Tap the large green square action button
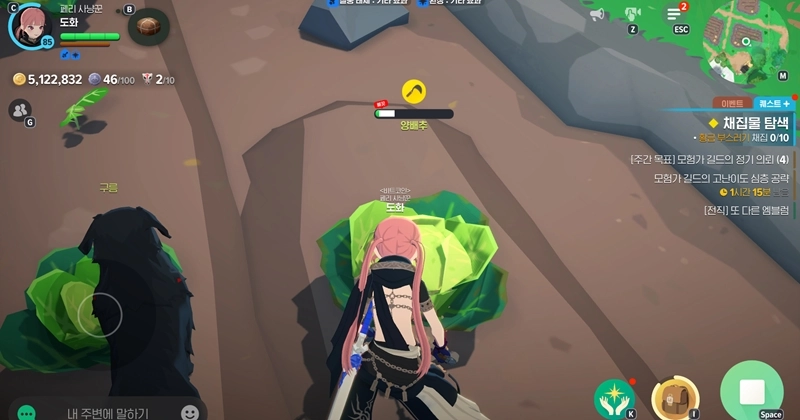The width and height of the screenshot is (800, 420). [751, 392]
